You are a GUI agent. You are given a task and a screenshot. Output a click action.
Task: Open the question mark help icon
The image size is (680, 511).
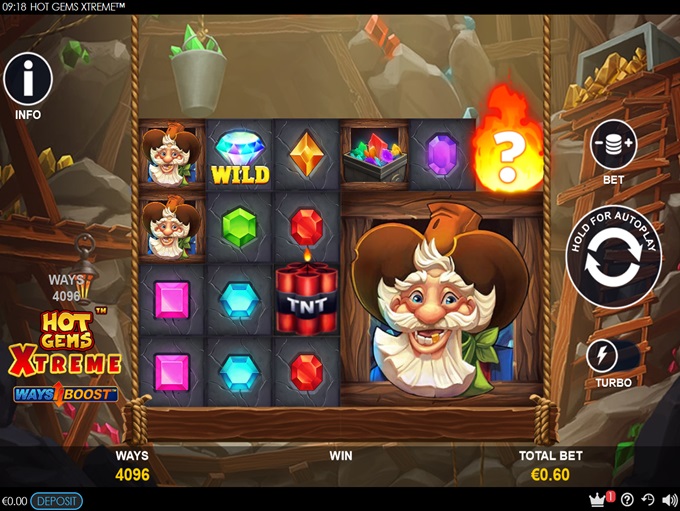click(x=627, y=500)
